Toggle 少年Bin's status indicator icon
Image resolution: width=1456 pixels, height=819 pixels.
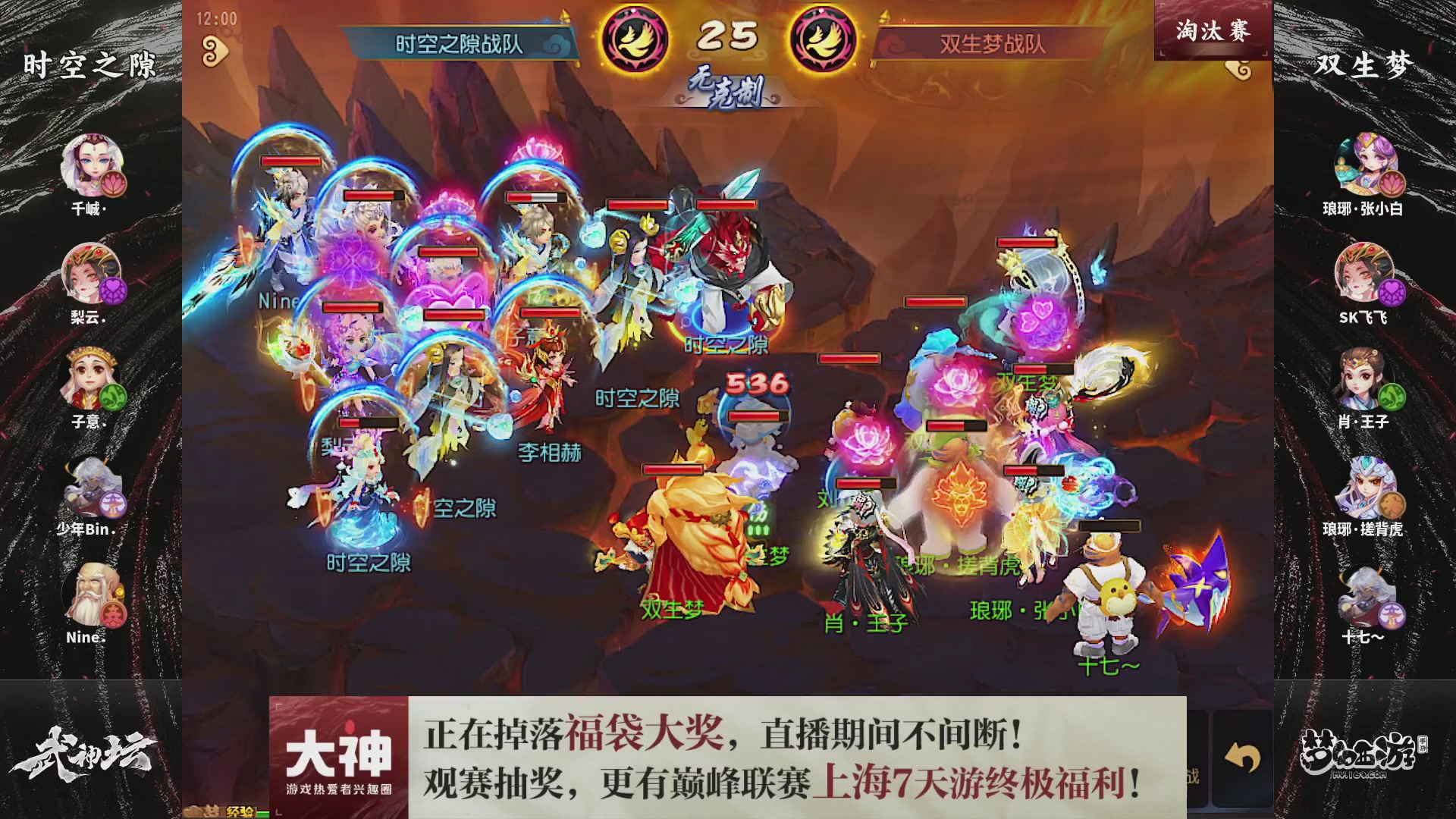(113, 504)
